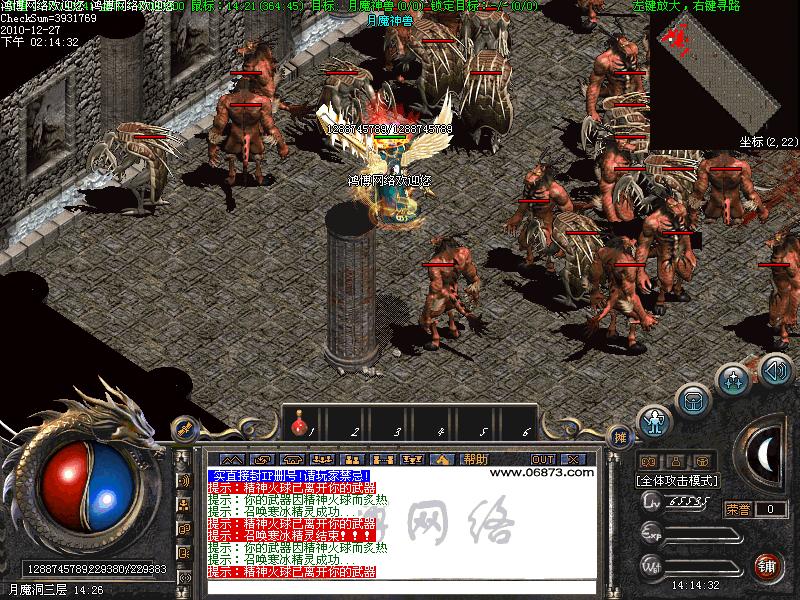Screen dimensions: 800x600
Task: Click the OUT logout button
Action: click(x=543, y=459)
